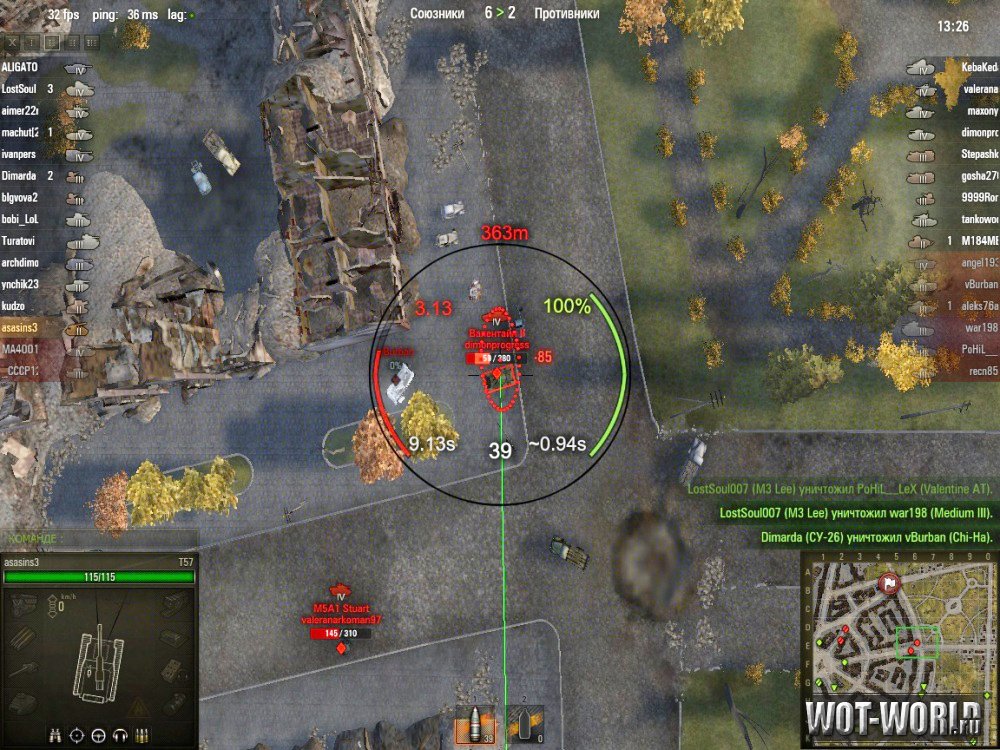1000x750 pixels.
Task: Select the high-explosive shell in slot 1
Action: [476, 724]
